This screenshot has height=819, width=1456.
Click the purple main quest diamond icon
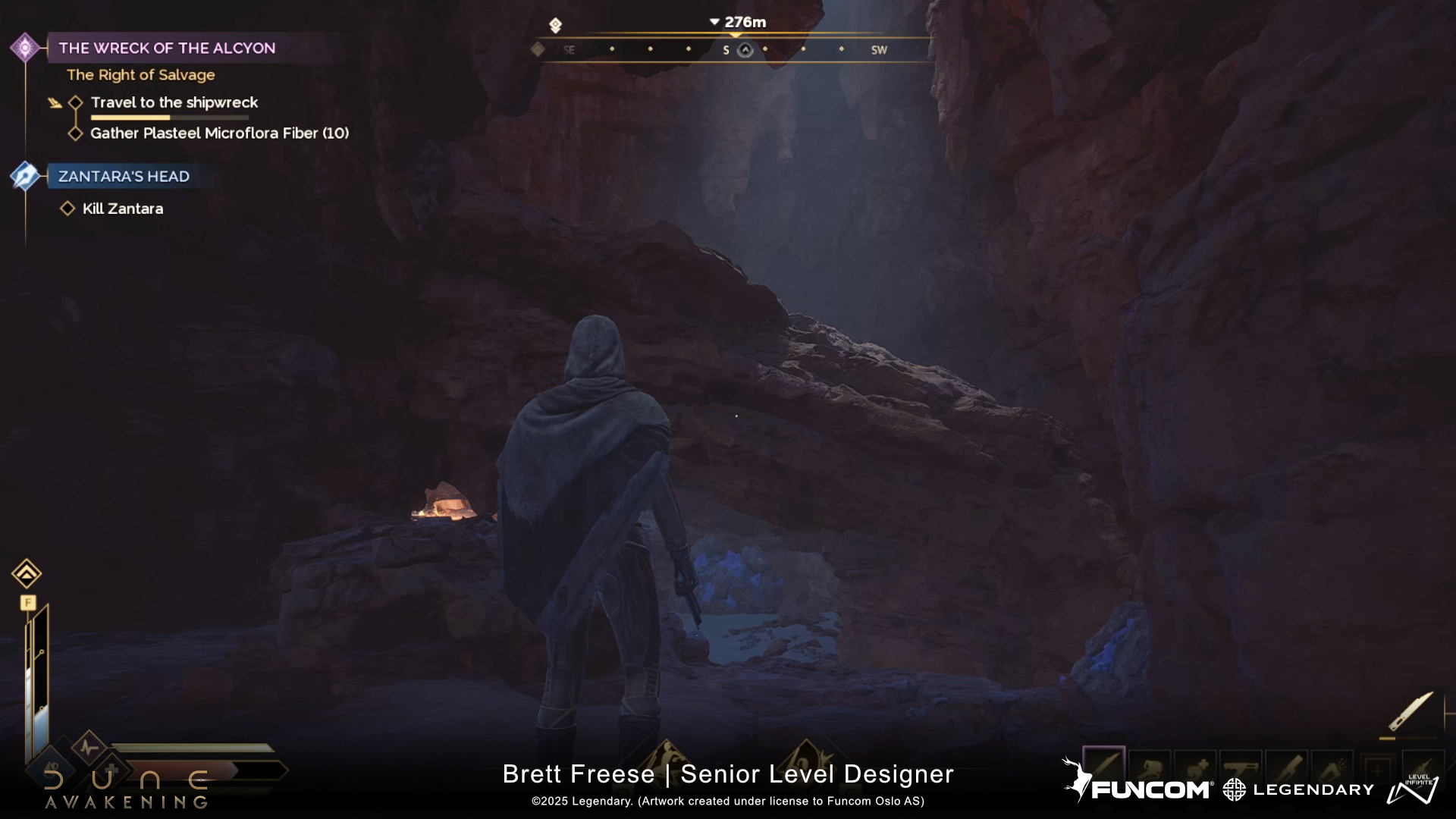[25, 48]
